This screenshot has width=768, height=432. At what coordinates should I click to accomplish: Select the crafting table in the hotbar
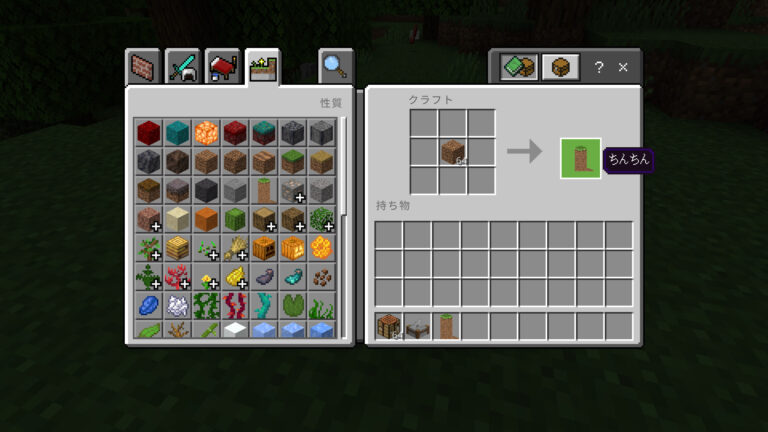(389, 326)
